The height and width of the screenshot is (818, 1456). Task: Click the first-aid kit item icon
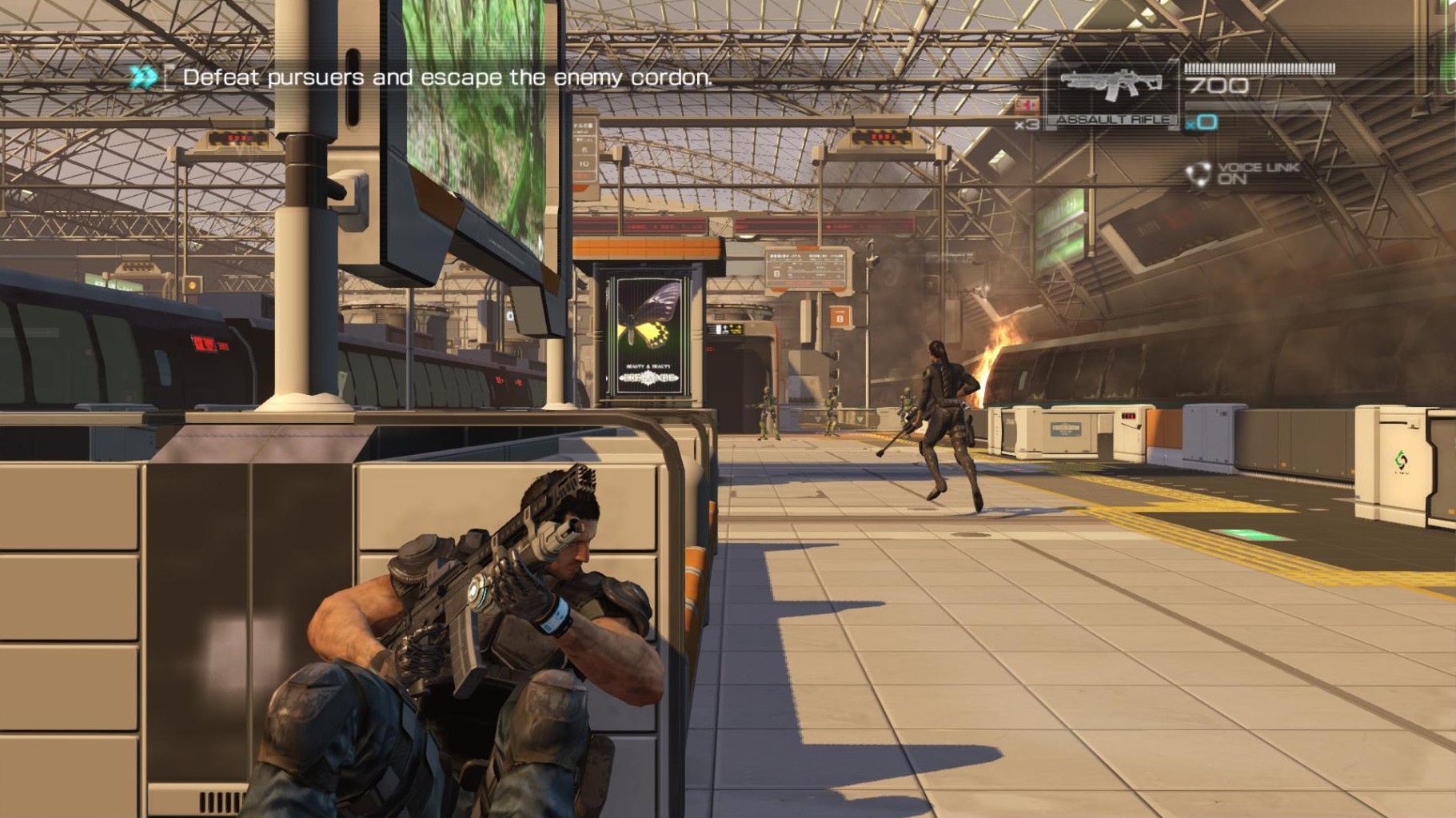(x=1026, y=106)
